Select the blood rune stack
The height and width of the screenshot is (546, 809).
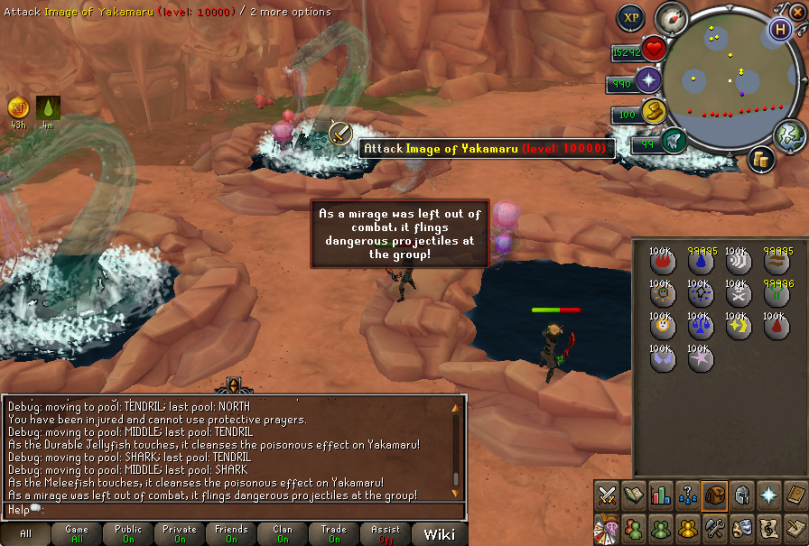pyautogui.click(x=776, y=326)
